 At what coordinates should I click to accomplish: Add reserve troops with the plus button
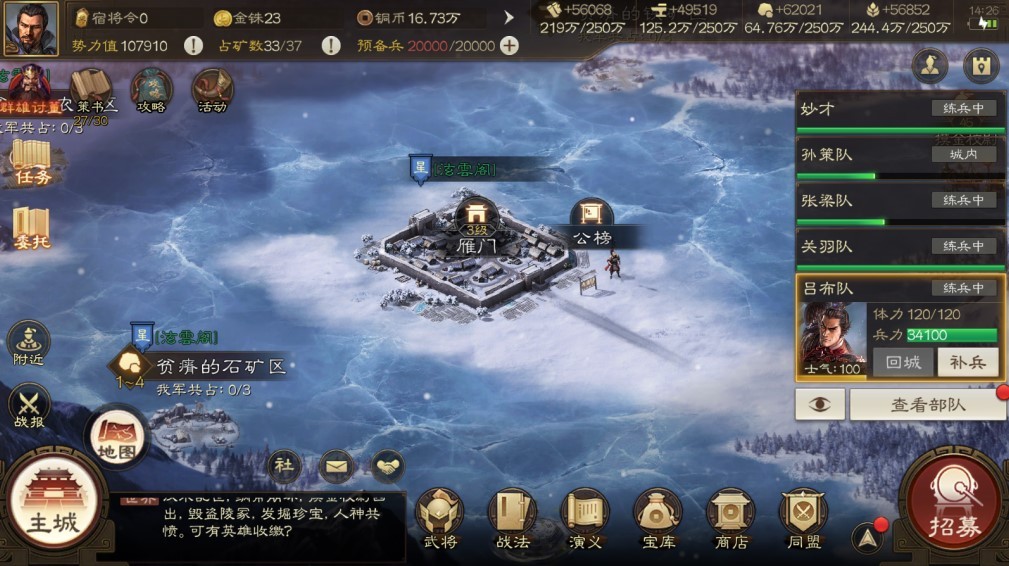point(509,45)
